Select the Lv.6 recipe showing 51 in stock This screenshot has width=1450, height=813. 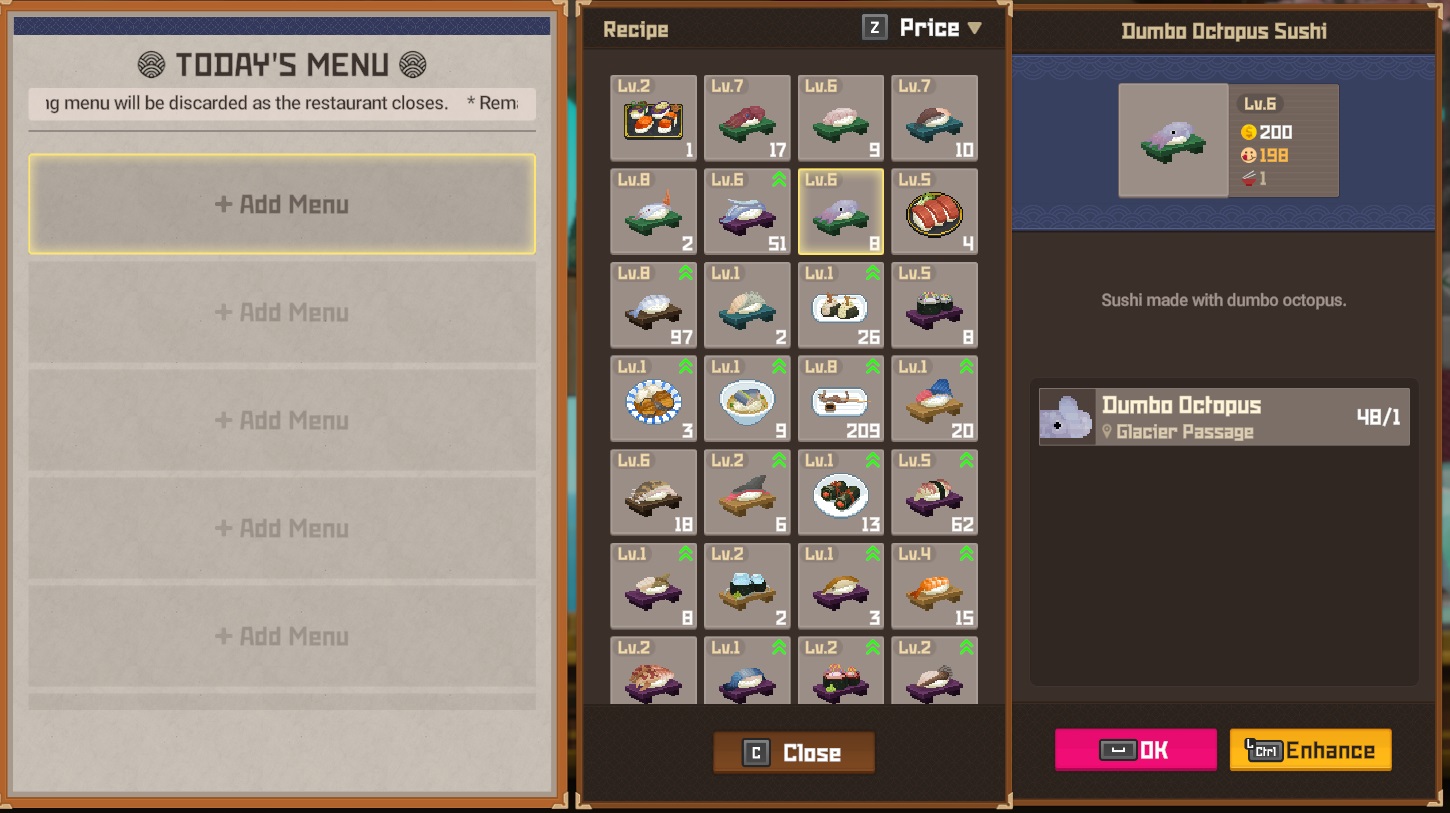point(747,211)
